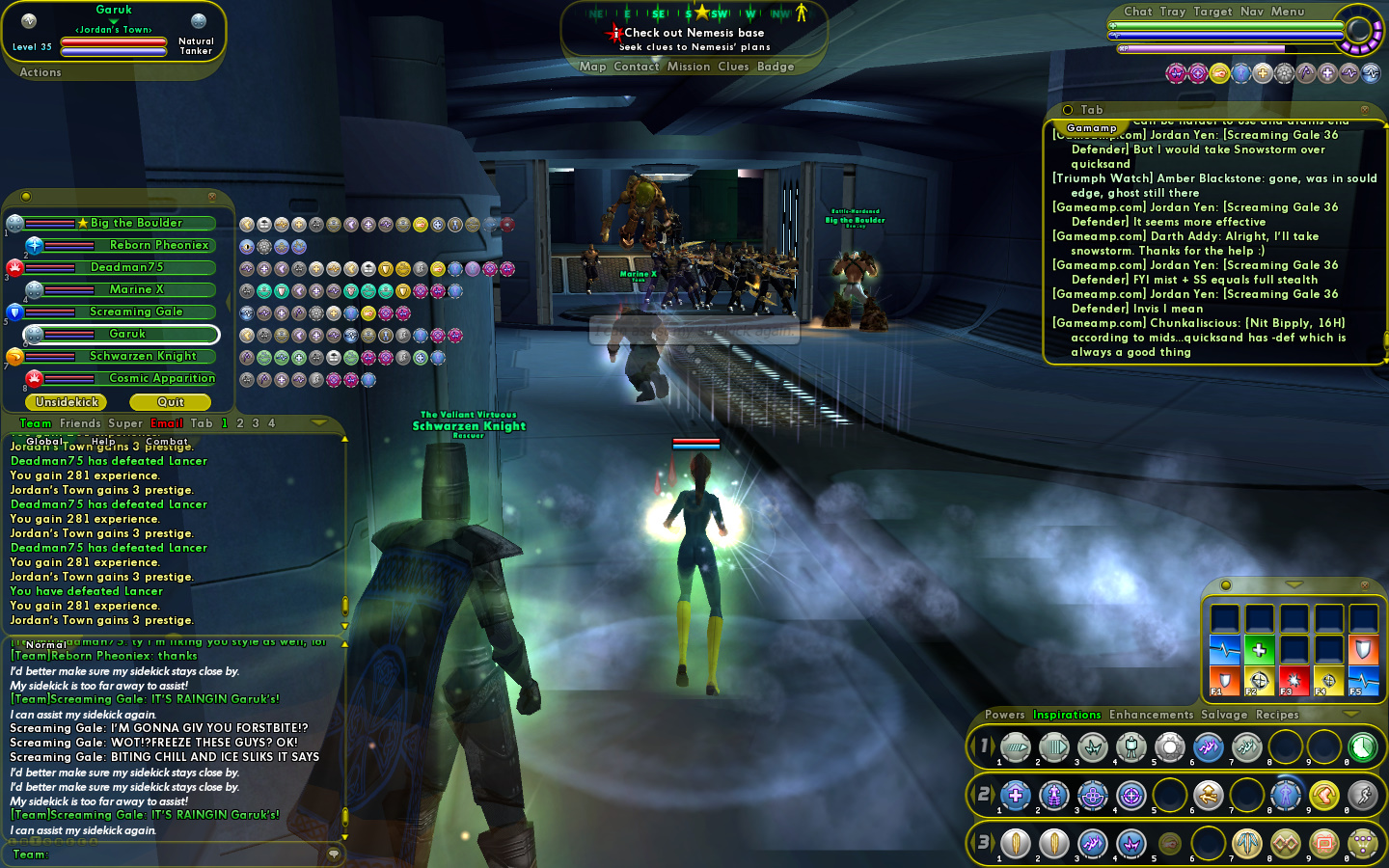Image resolution: width=1389 pixels, height=868 pixels.
Task: Open the Map from the nav bar
Action: pos(592,67)
